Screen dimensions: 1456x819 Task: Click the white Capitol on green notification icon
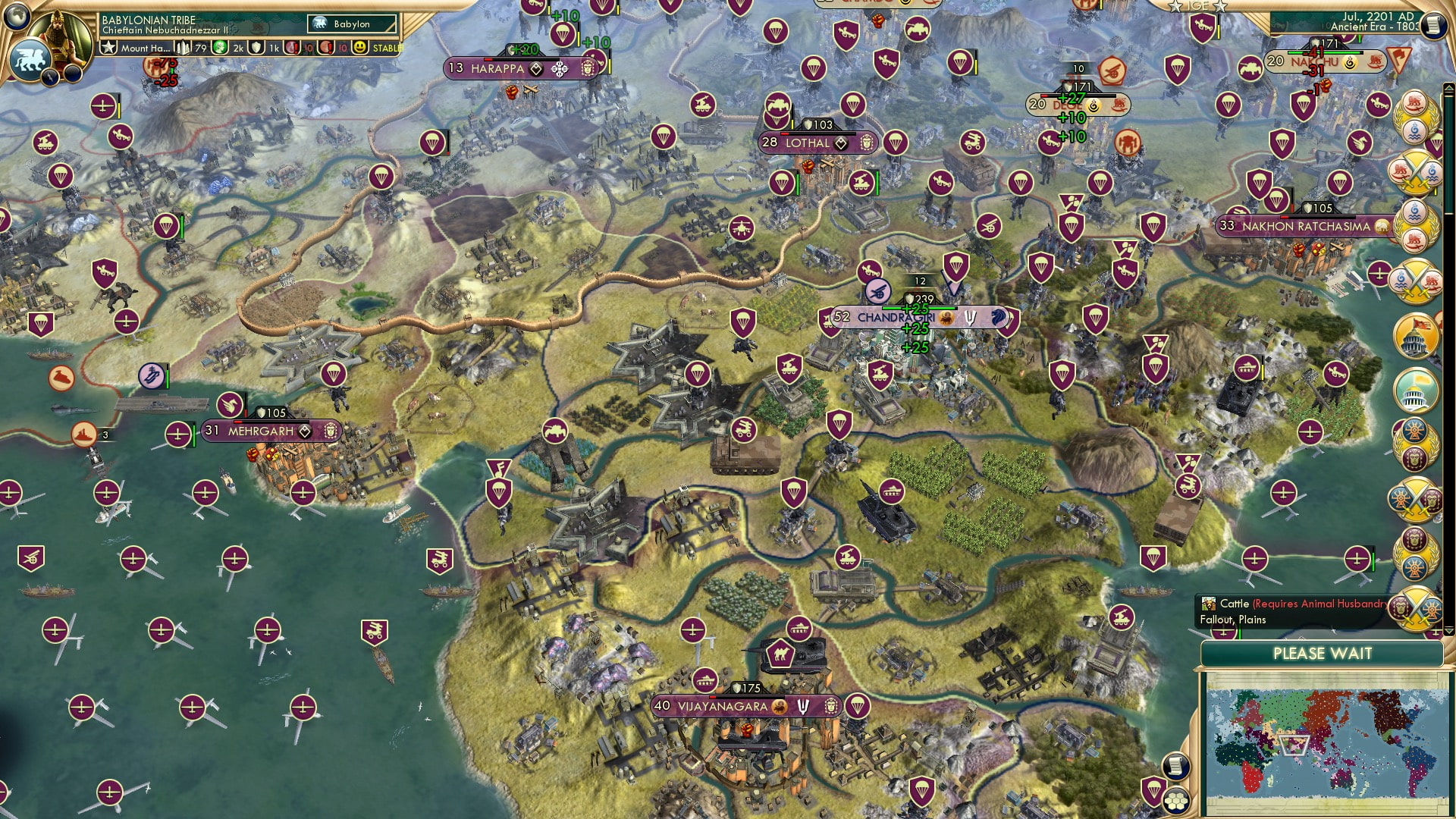1416,390
